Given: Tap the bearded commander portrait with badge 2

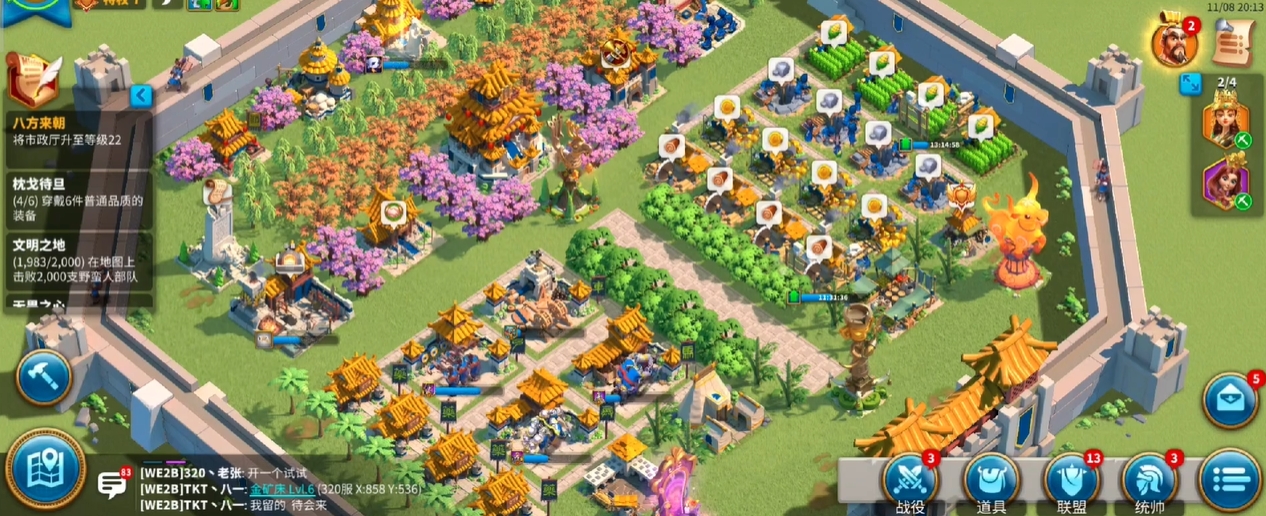Looking at the screenshot, I should 1173,42.
